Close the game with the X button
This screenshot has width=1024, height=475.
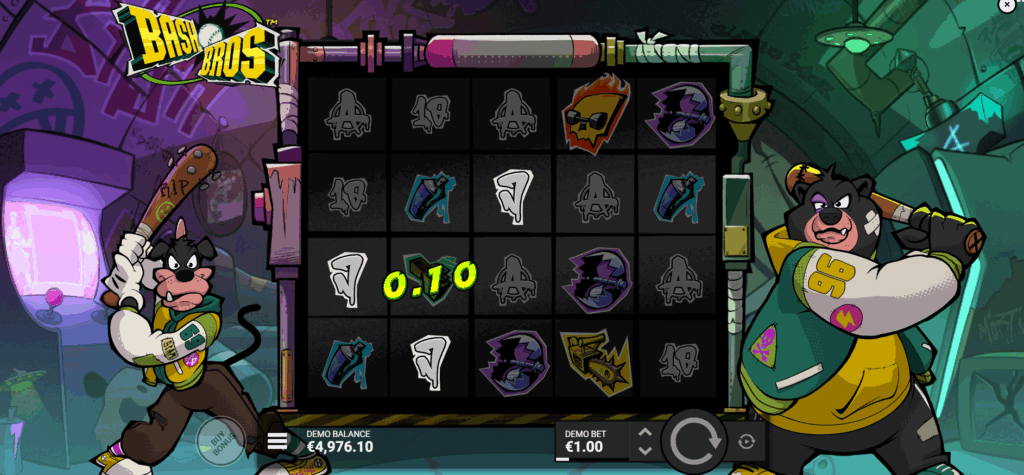coord(1005,6)
